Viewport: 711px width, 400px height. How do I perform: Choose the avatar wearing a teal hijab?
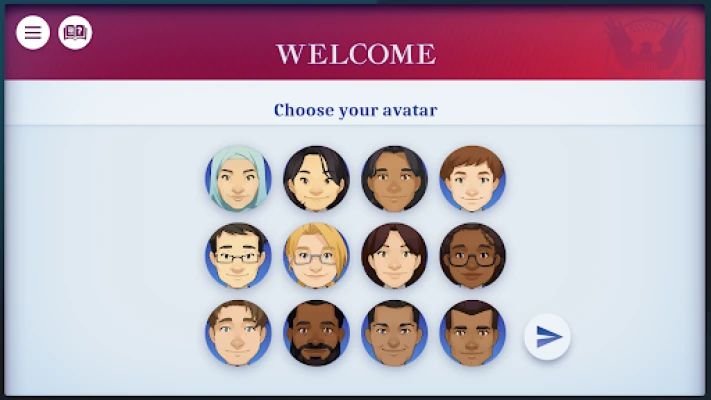(238, 179)
